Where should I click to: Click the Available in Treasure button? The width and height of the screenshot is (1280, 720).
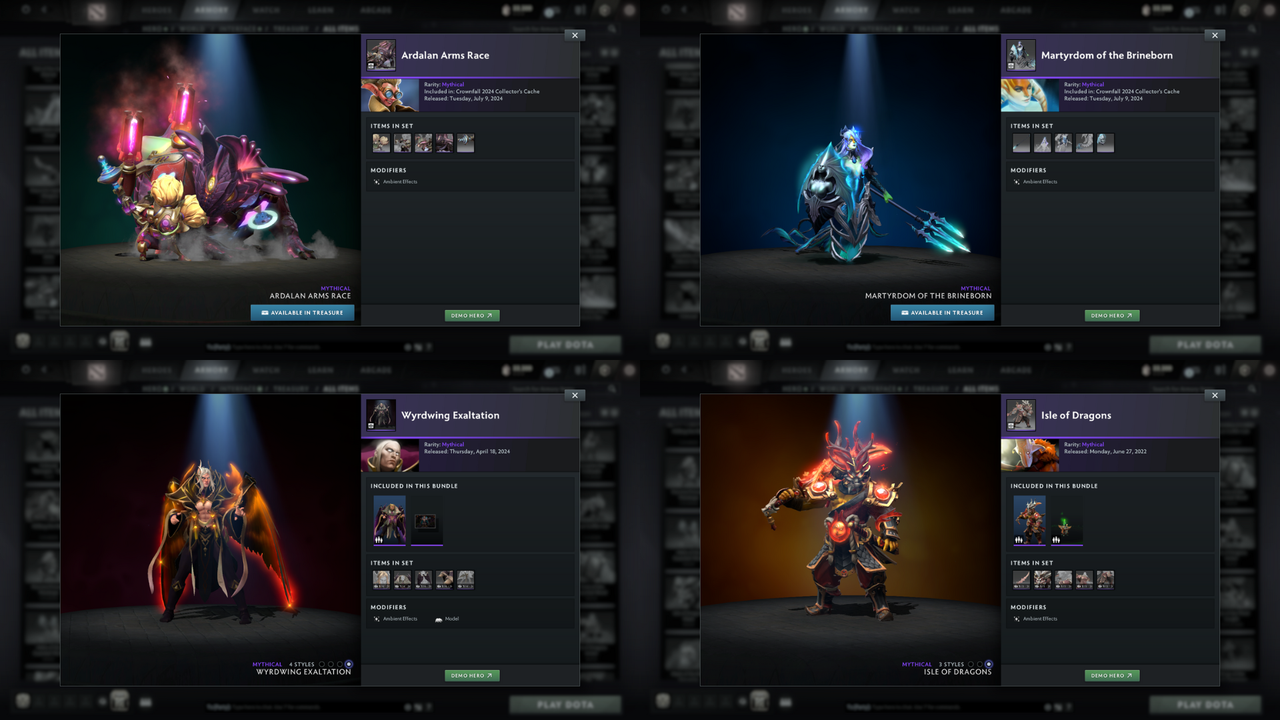tap(302, 312)
